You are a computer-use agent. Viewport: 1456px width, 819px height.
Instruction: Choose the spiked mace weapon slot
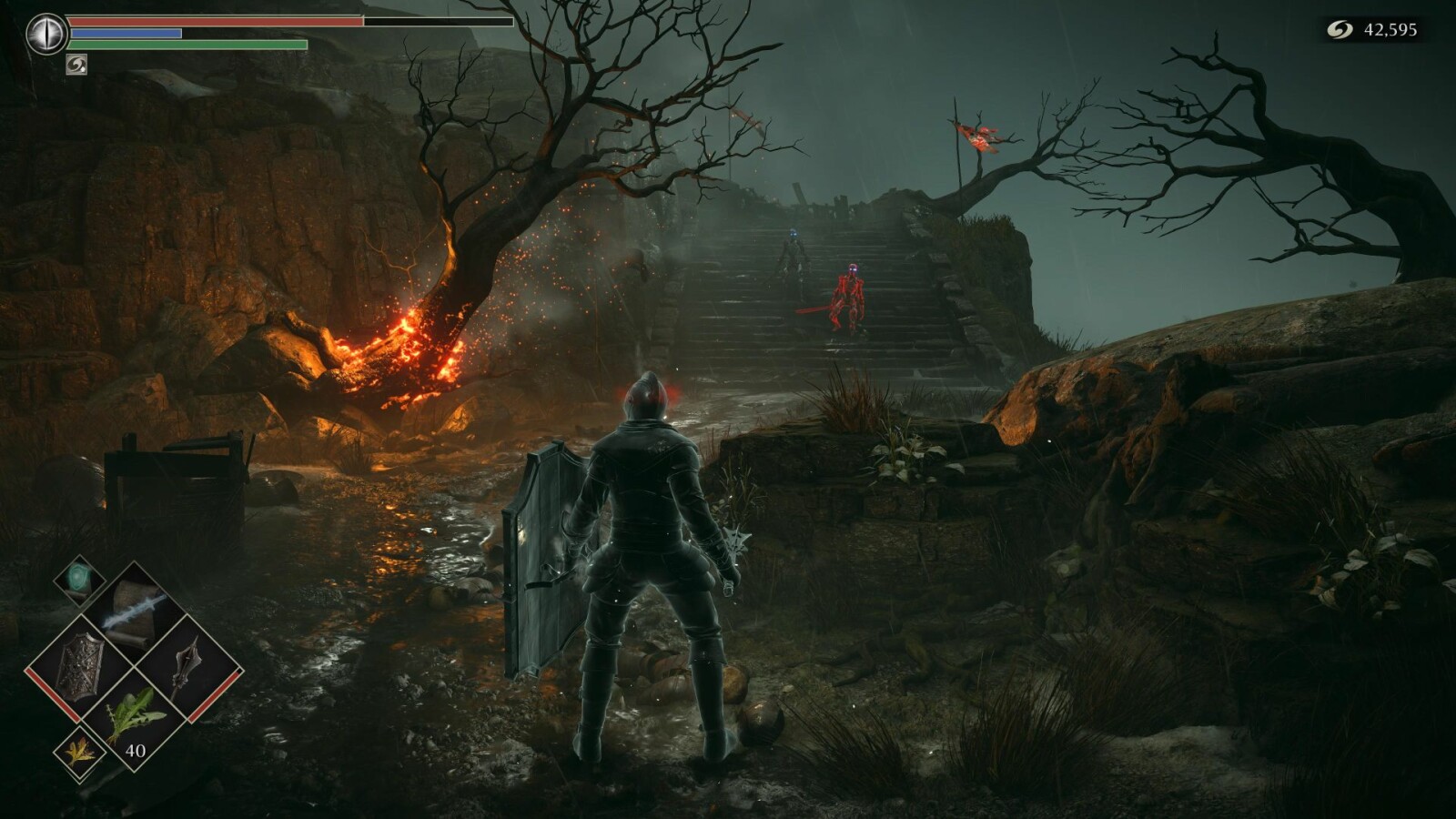(187, 668)
